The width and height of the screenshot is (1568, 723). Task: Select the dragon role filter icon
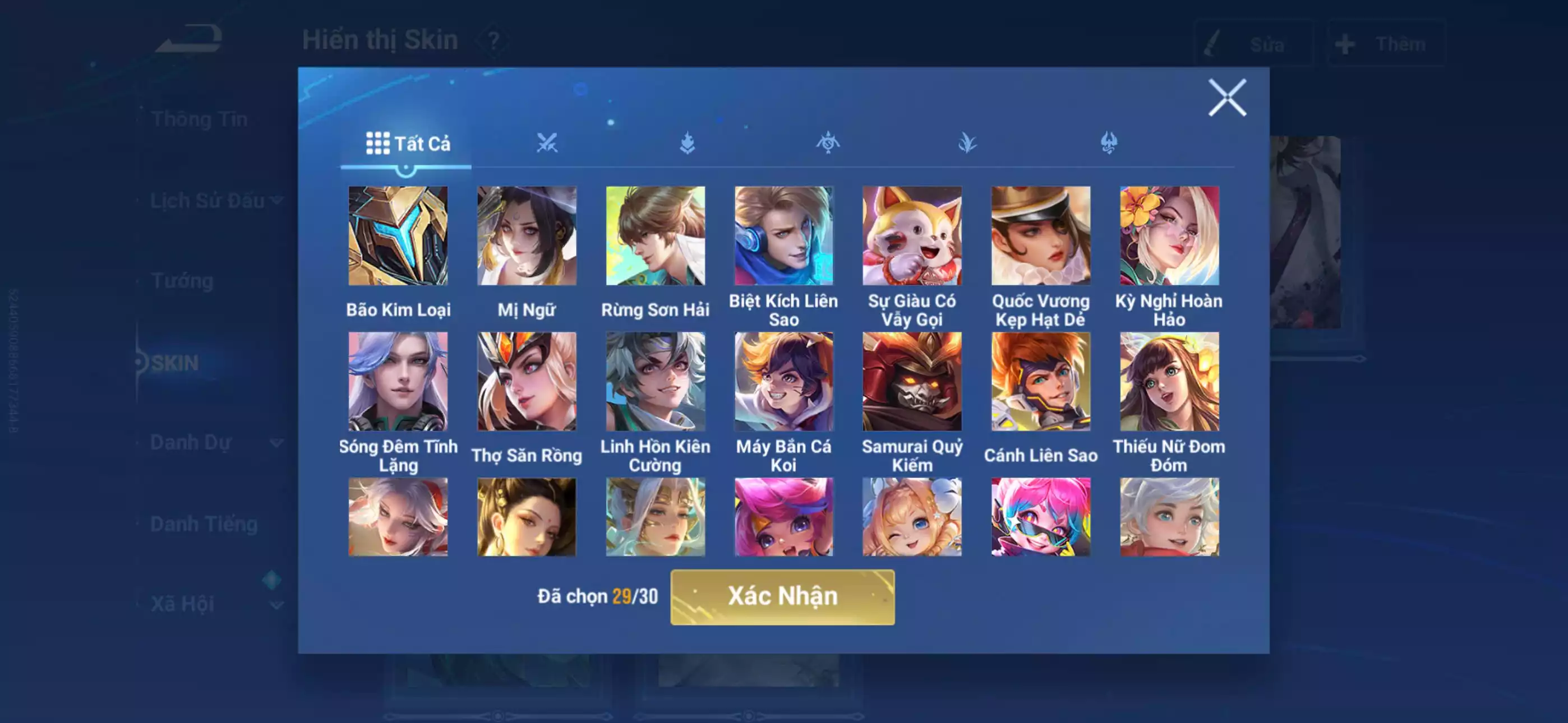[1110, 142]
